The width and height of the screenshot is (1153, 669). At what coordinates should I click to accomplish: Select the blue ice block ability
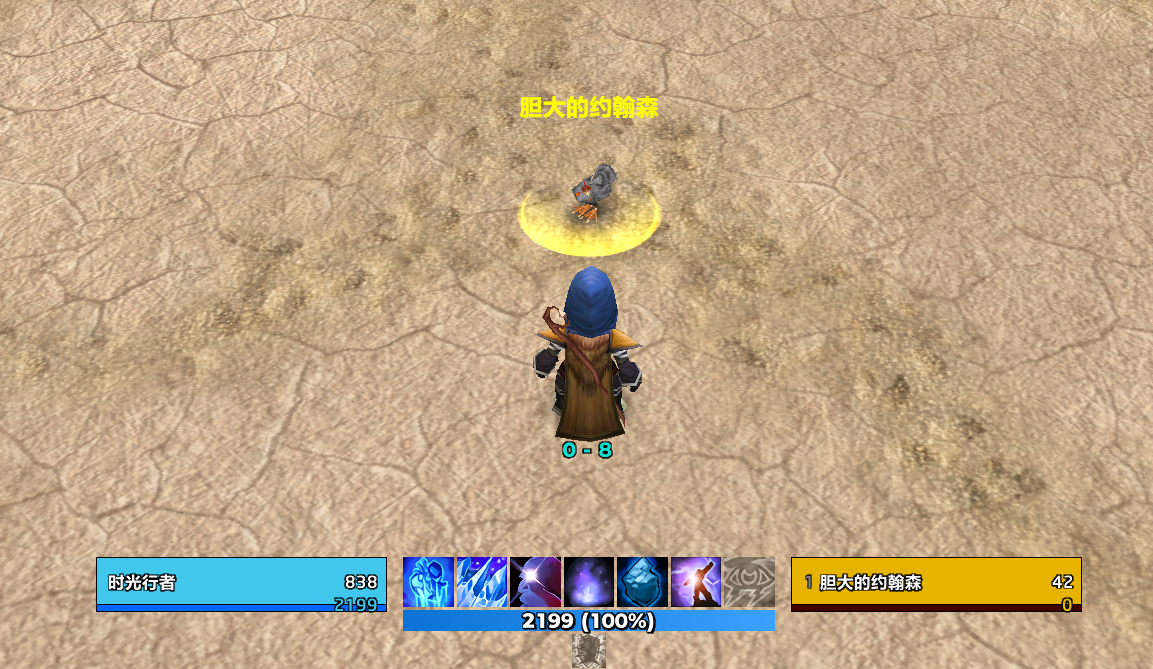pyautogui.click(x=642, y=582)
